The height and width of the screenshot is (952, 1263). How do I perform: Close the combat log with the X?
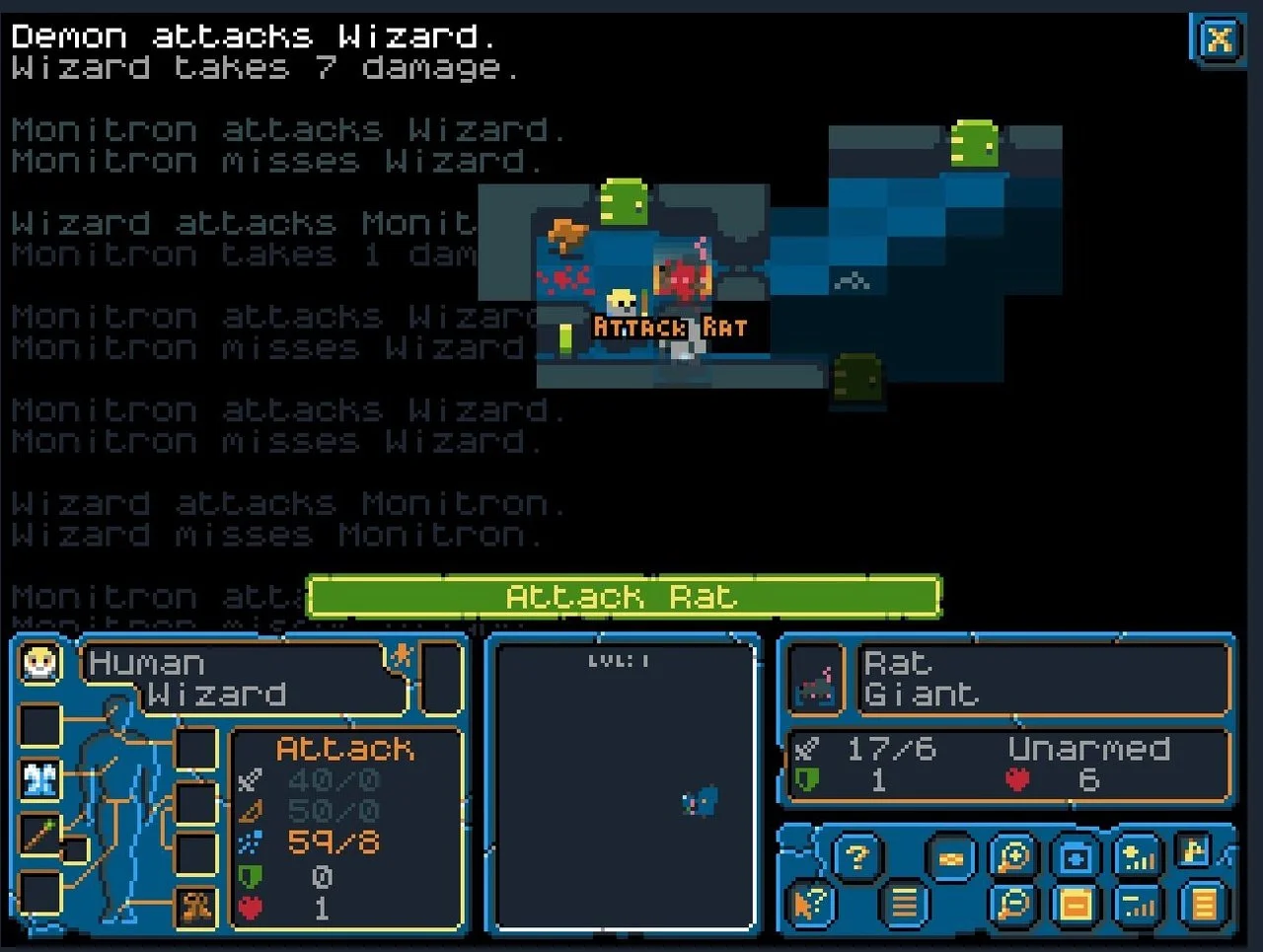(x=1220, y=40)
